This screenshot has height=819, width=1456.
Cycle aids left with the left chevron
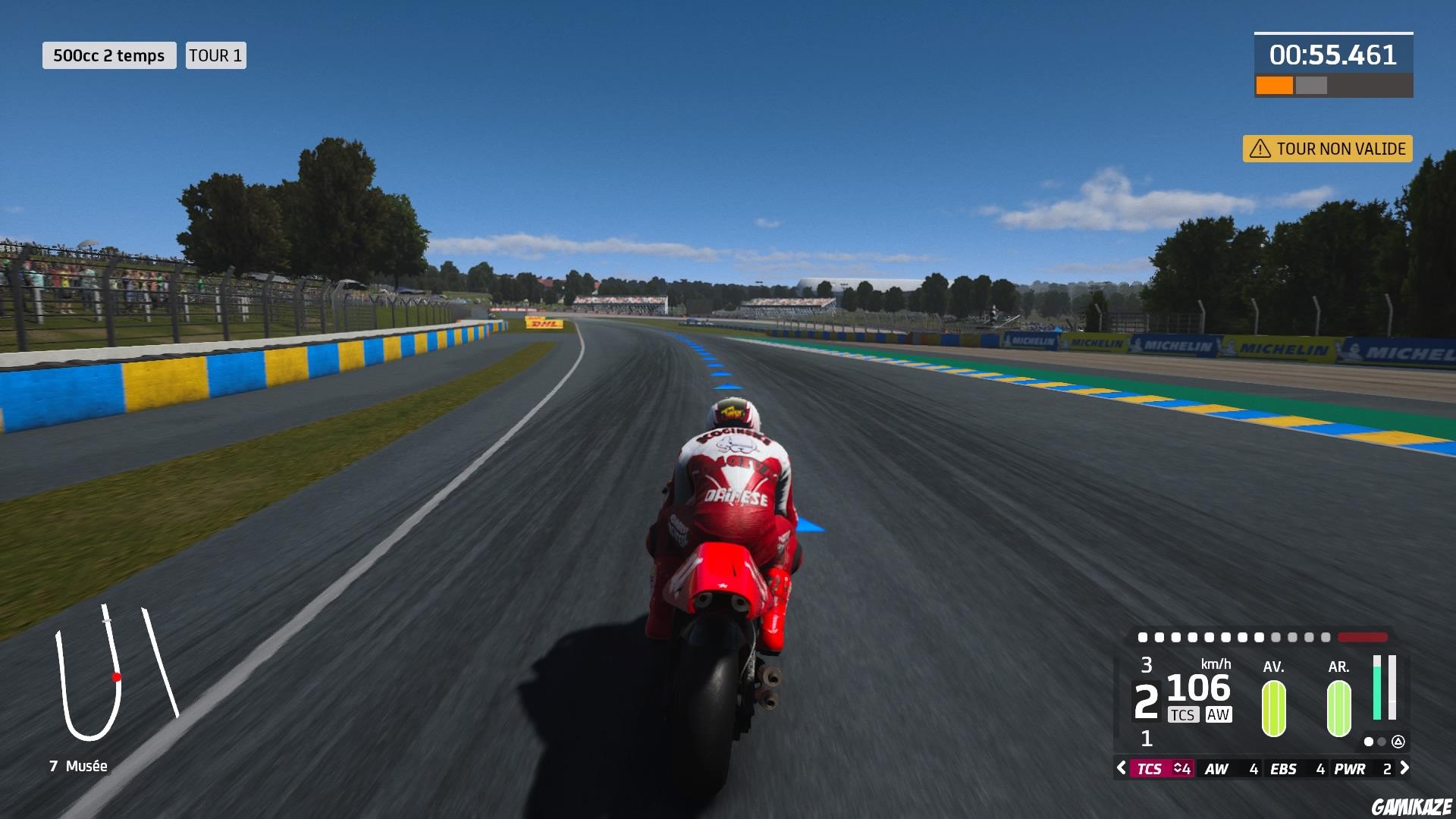pyautogui.click(x=1121, y=767)
